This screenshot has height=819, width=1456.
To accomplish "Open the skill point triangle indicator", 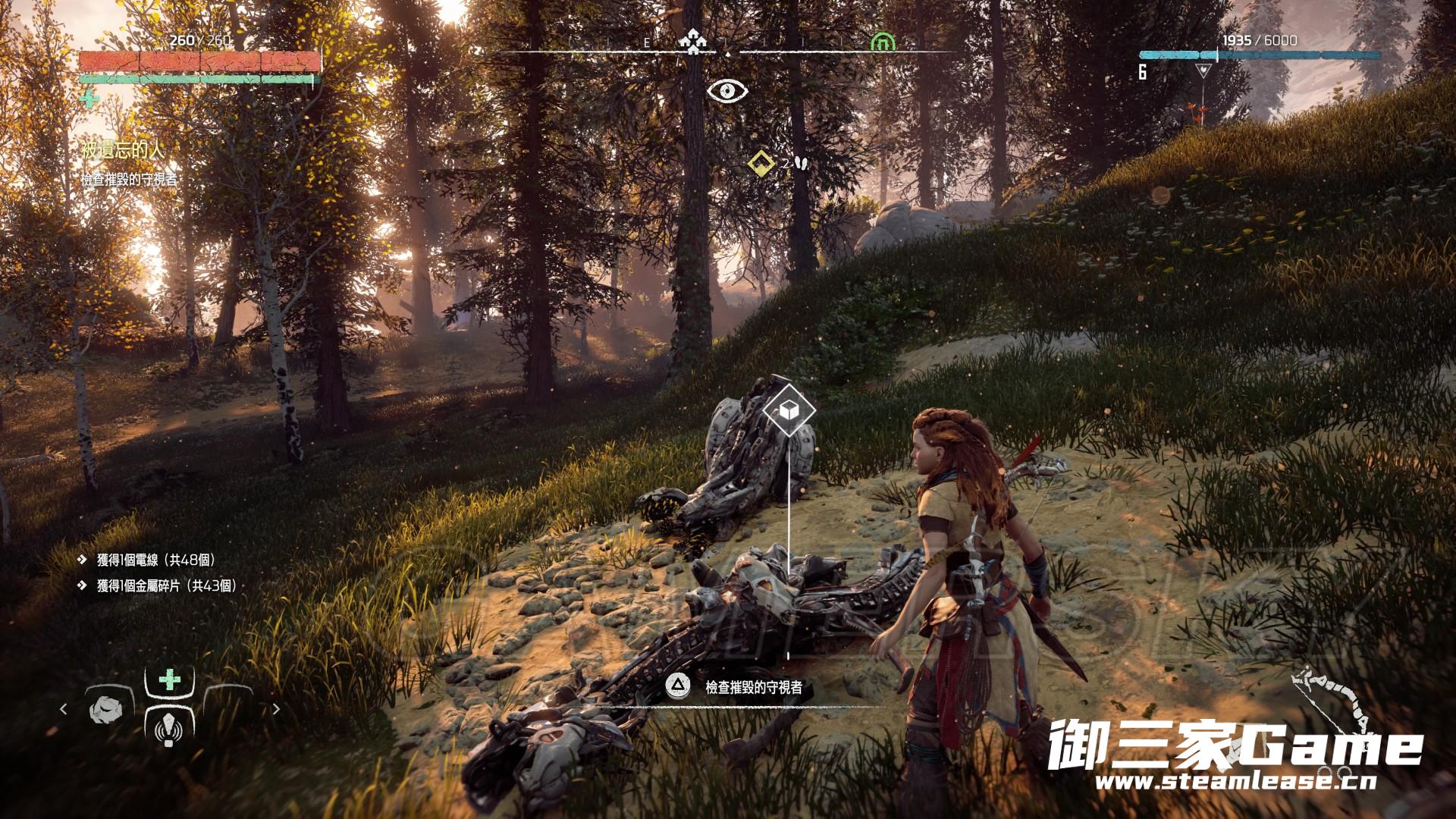I will [1203, 71].
